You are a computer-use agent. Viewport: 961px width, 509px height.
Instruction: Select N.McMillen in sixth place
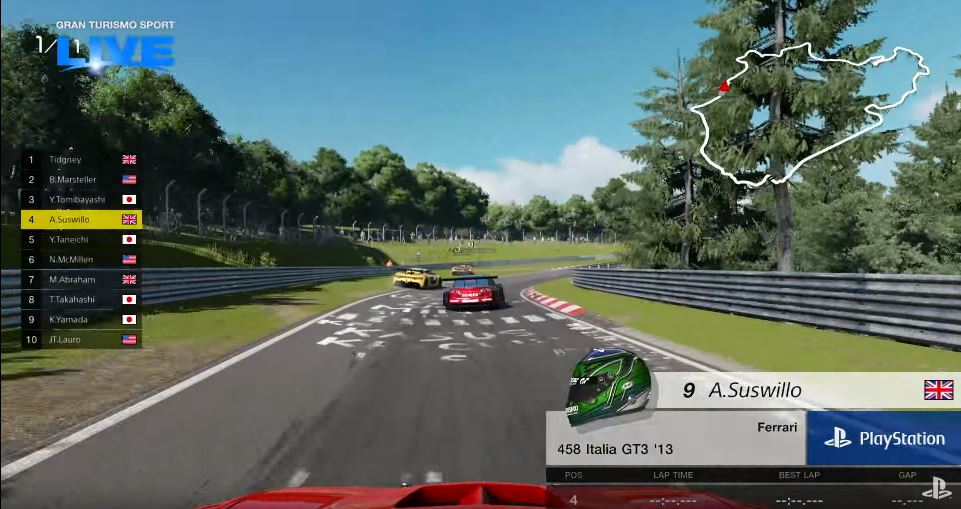pyautogui.click(x=80, y=259)
